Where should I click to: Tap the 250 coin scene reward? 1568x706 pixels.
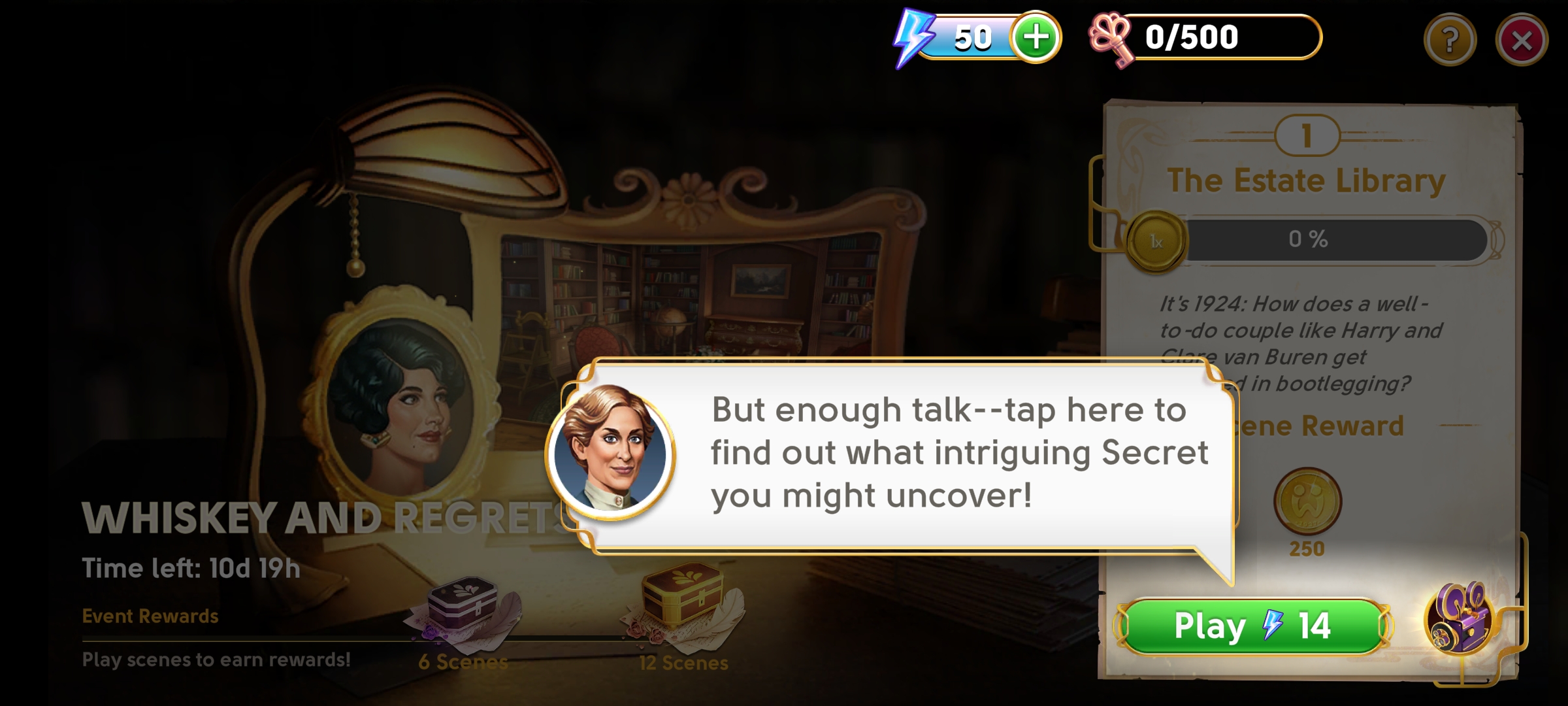[x=1307, y=502]
